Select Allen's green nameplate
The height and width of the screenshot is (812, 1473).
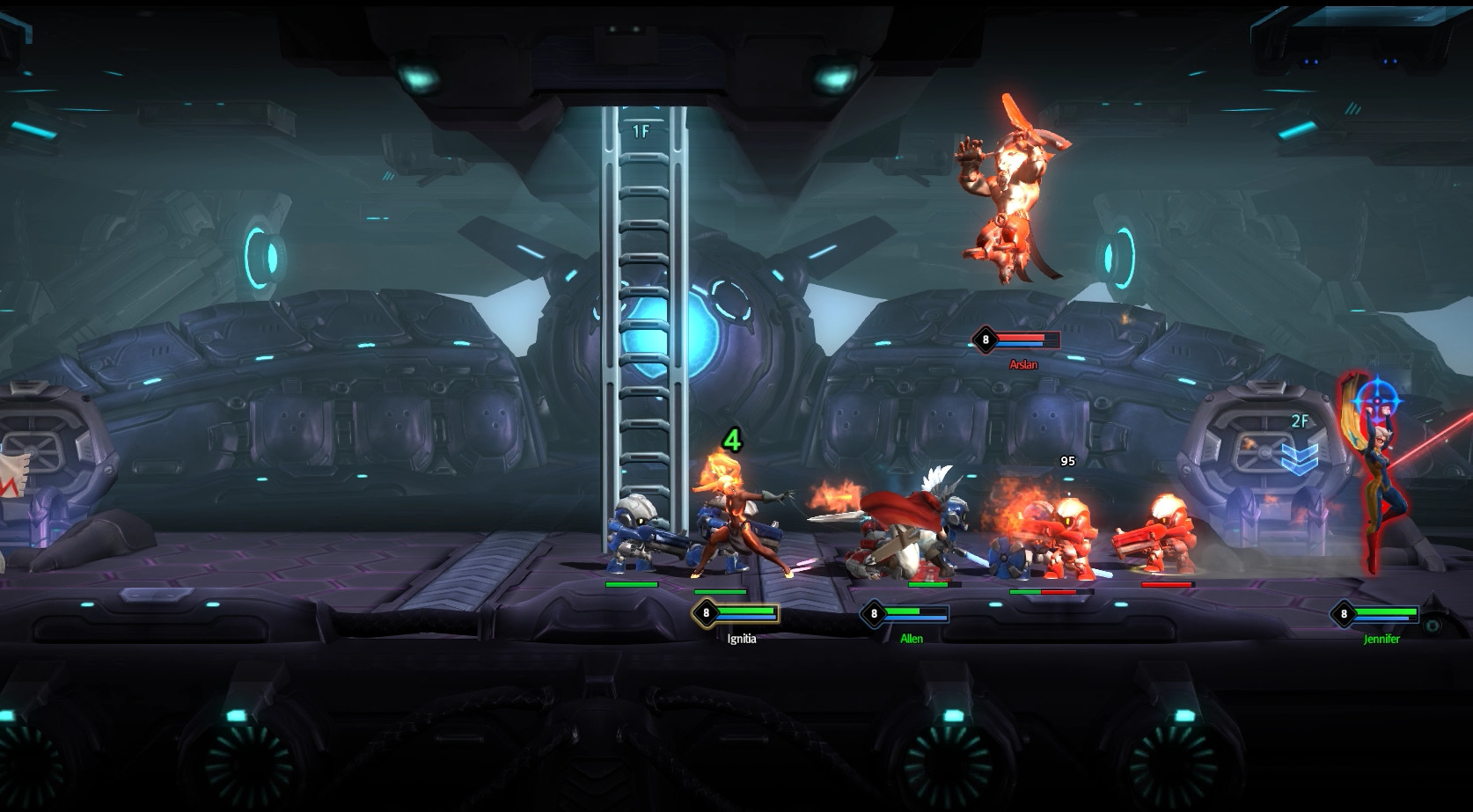pyautogui.click(x=912, y=638)
